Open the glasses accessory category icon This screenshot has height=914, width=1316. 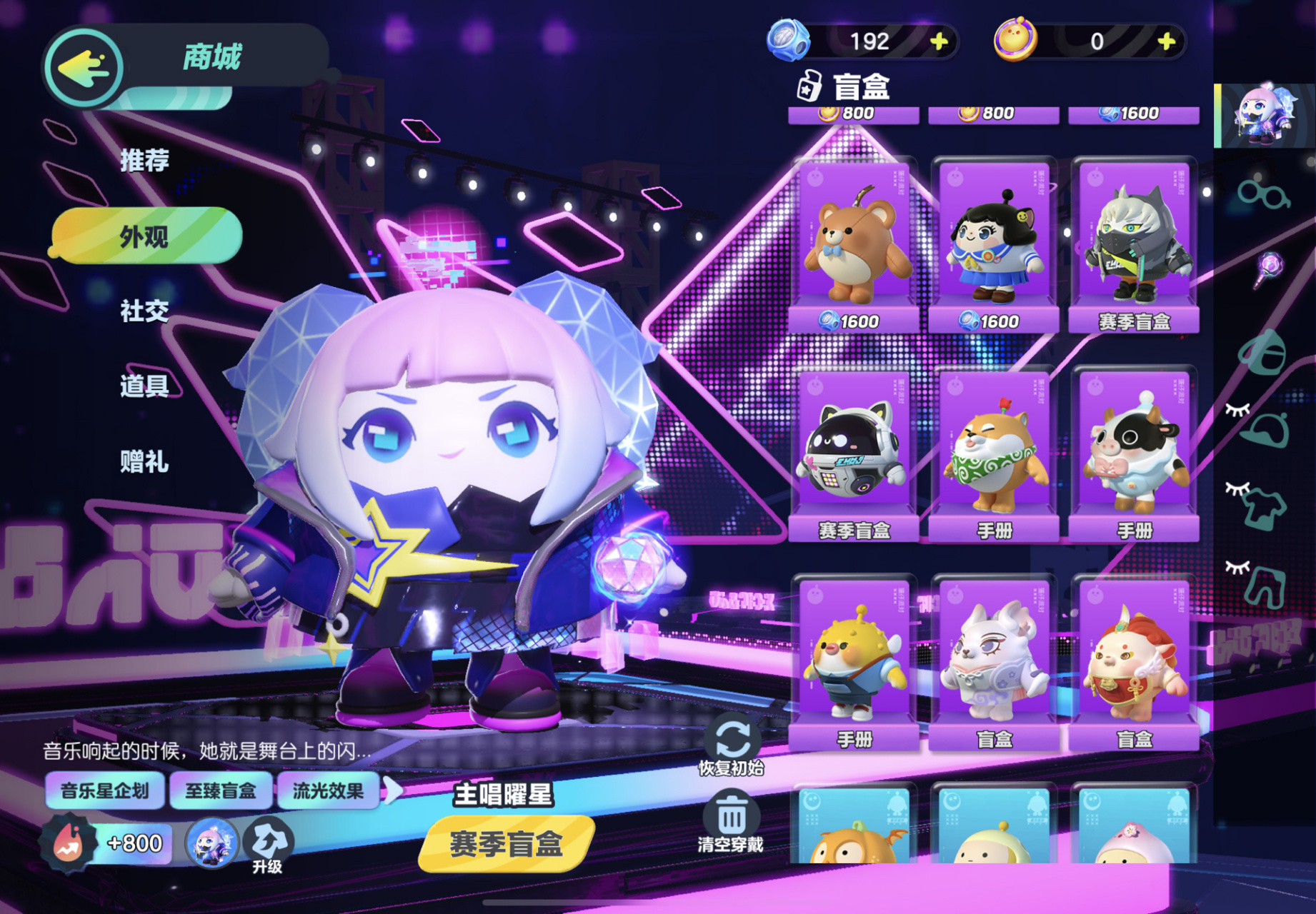tap(1263, 196)
